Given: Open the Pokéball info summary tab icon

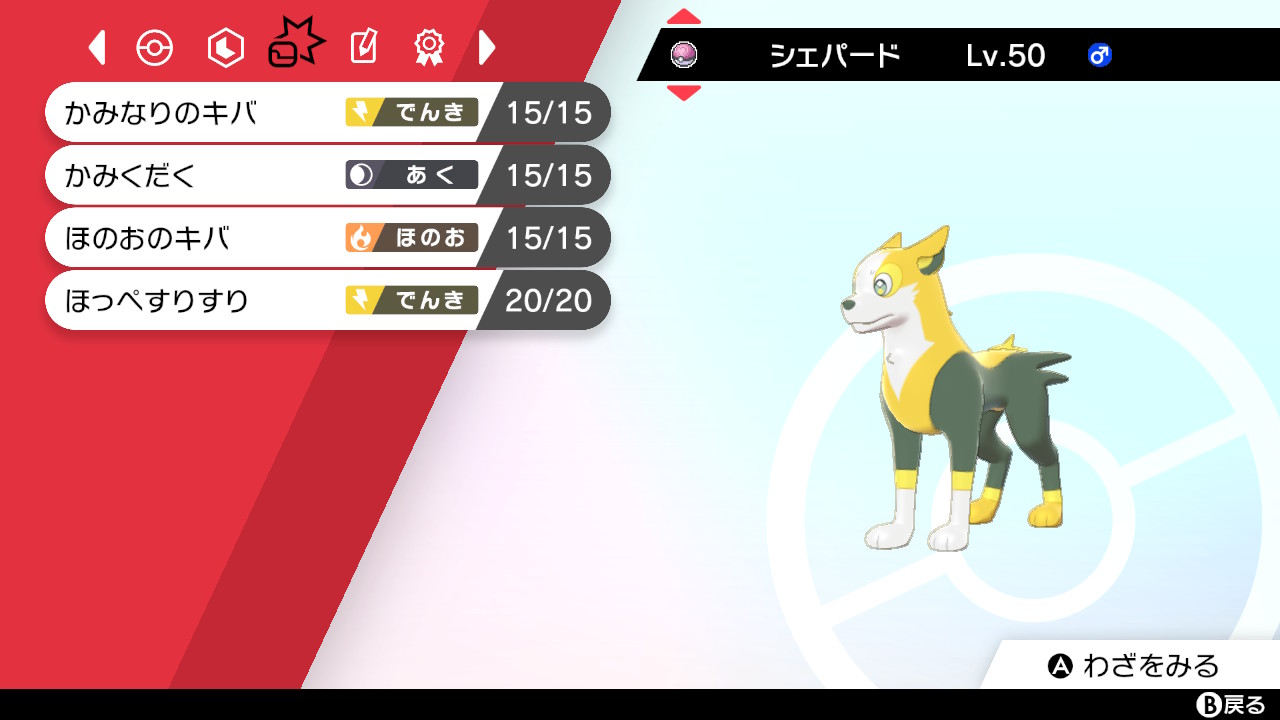Looking at the screenshot, I should click(155, 46).
